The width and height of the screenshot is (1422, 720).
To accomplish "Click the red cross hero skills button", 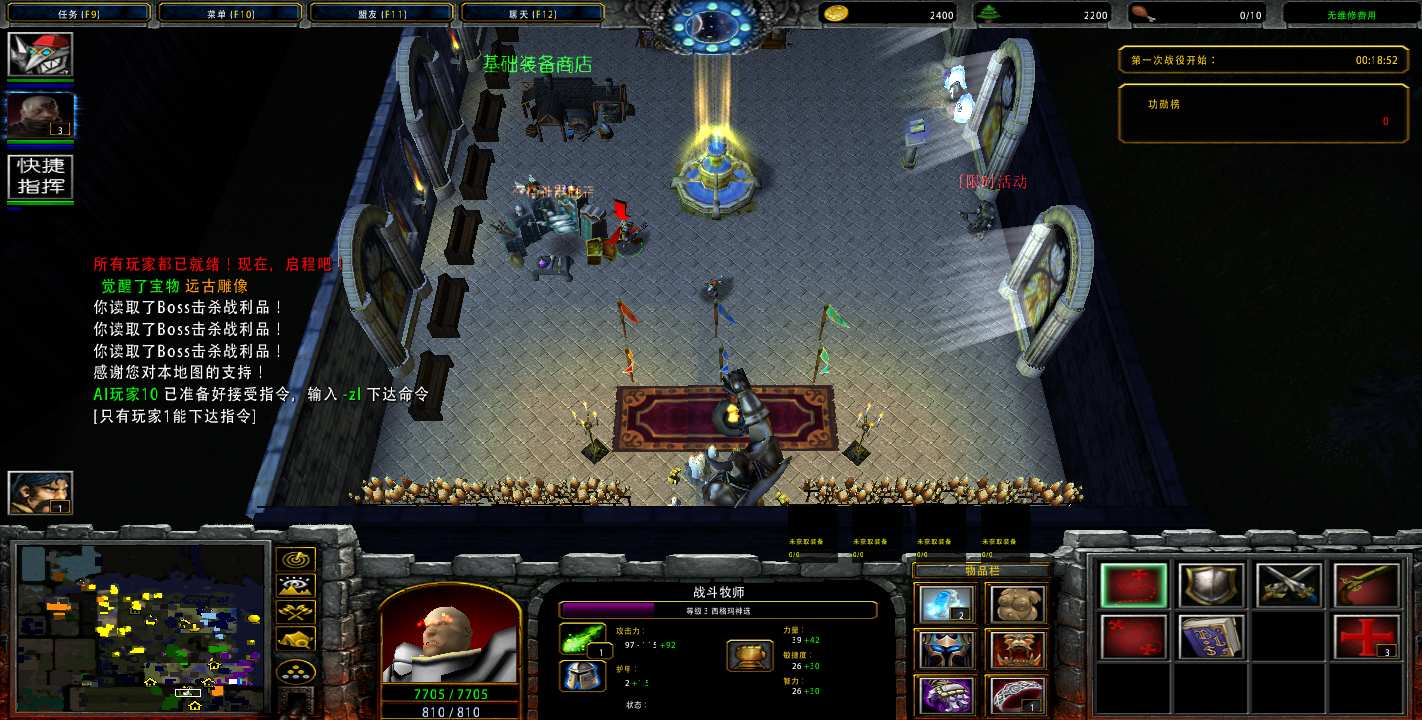I will (1366, 637).
